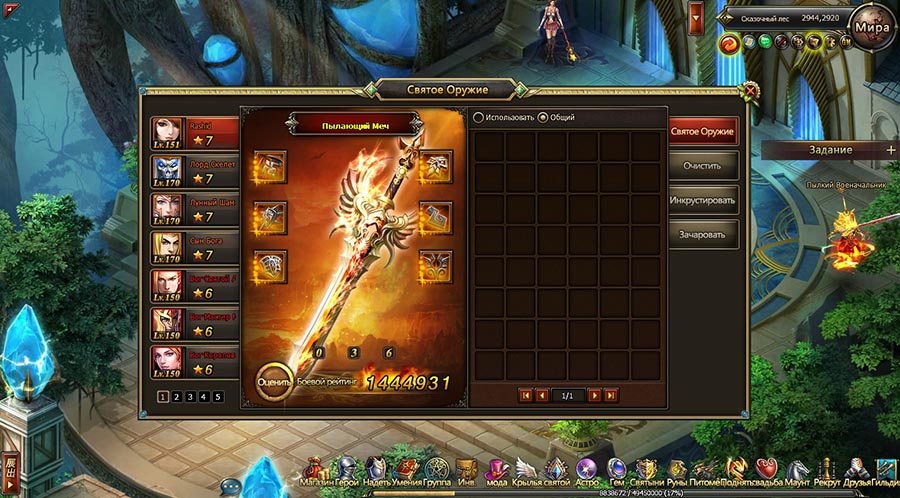Screen dimensions: 900x498
Task: Click the round Оценить button
Action: 273,381
